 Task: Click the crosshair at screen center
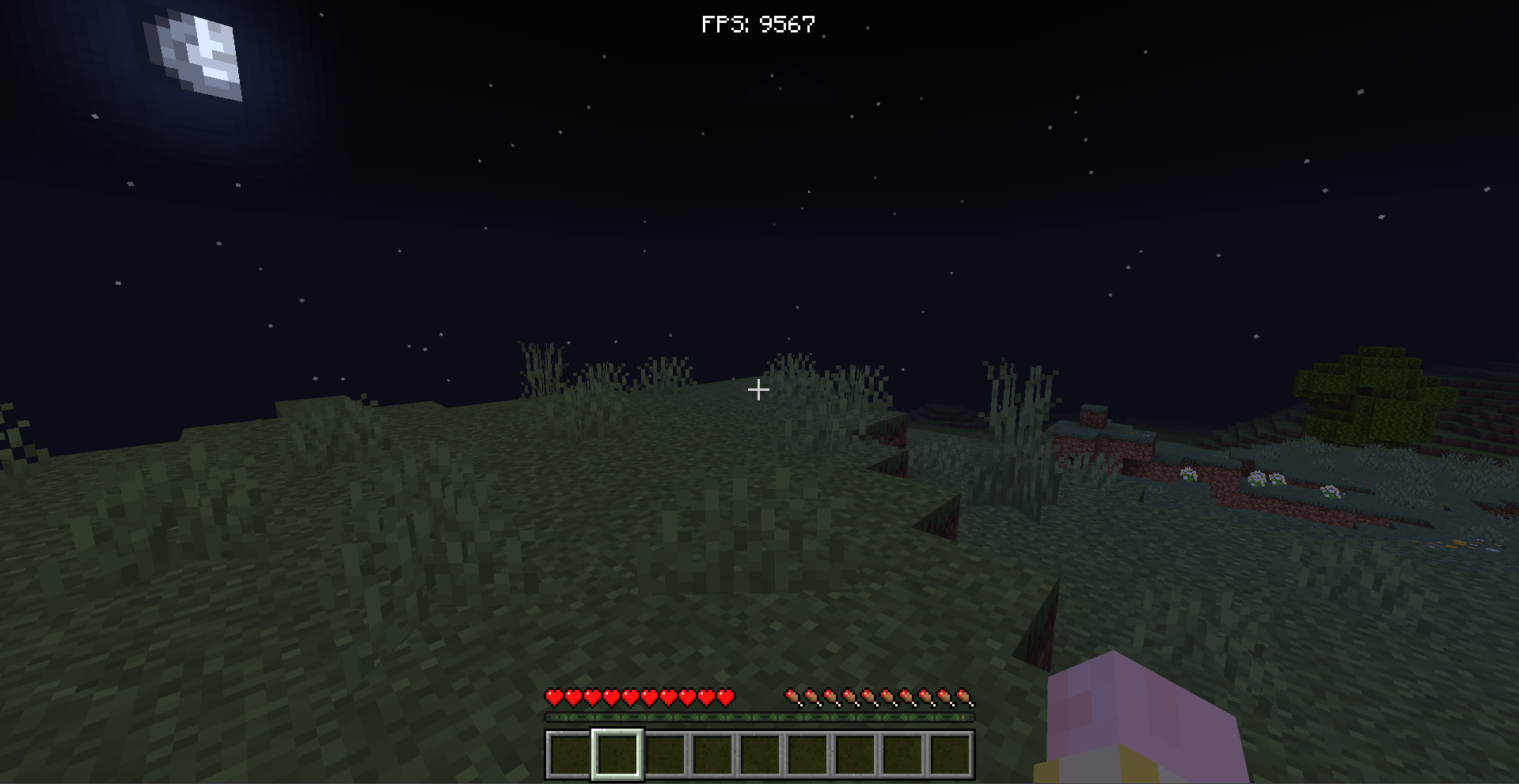[758, 389]
